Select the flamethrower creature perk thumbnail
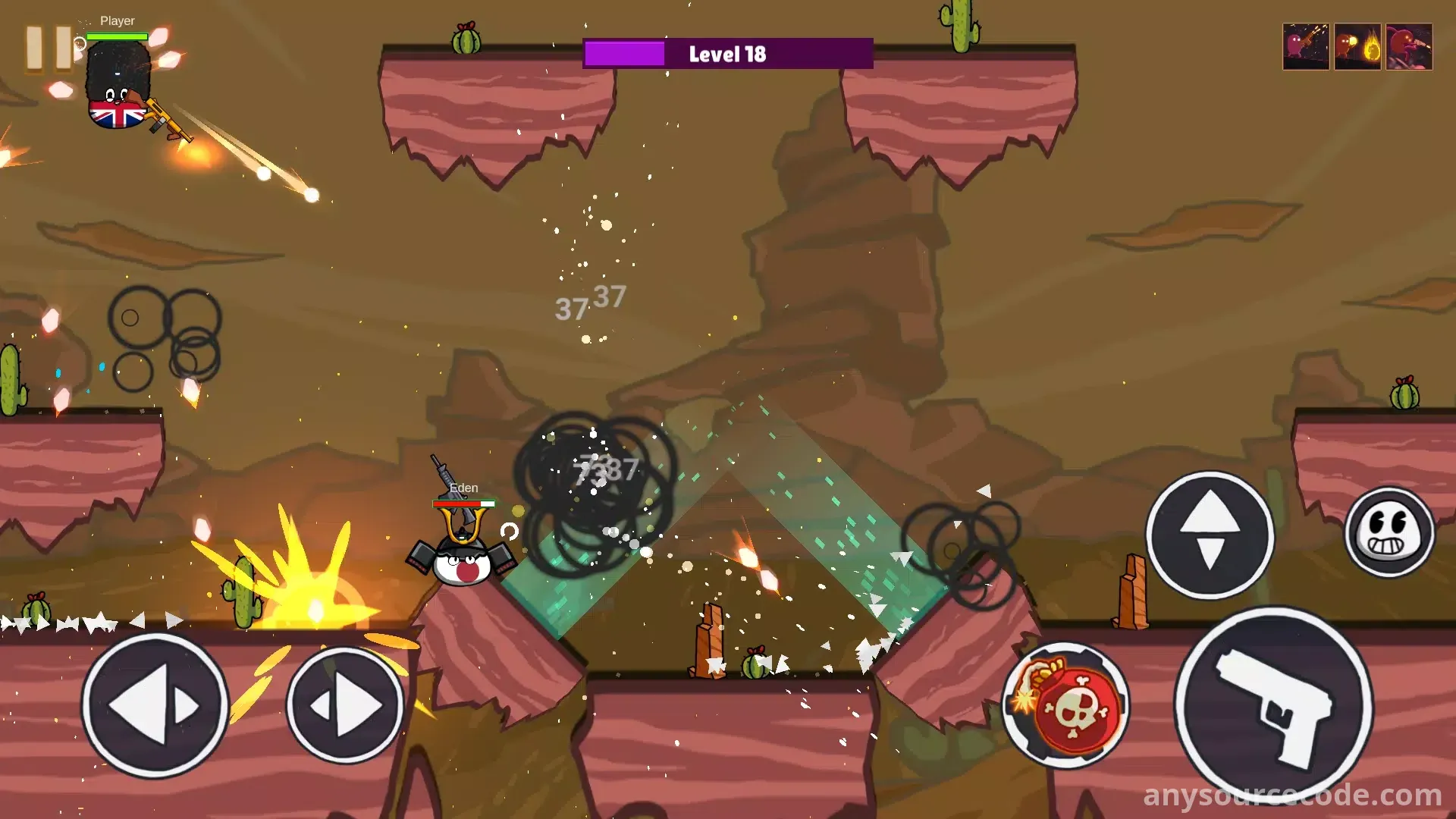Image resolution: width=1456 pixels, height=819 pixels. [1408, 47]
